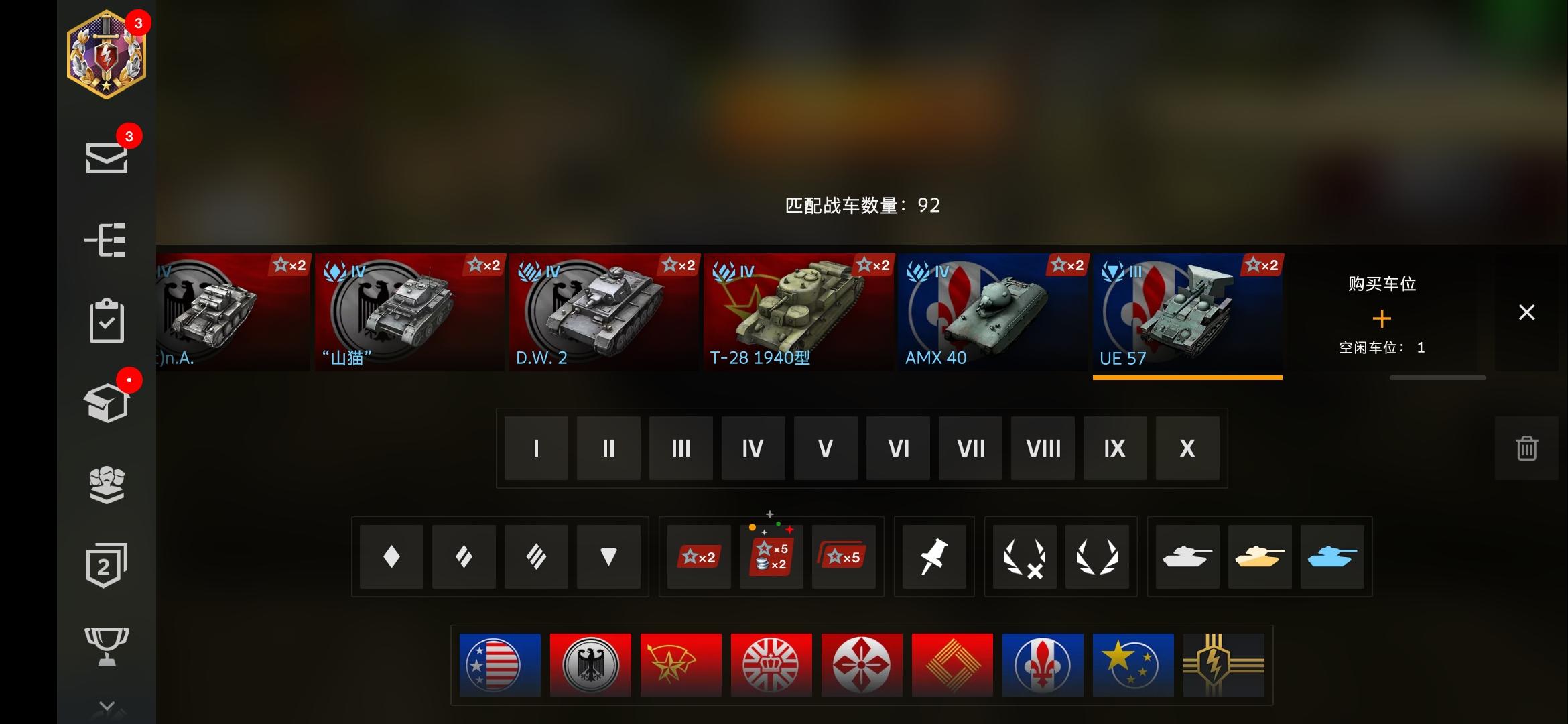Viewport: 1568px width, 724px height.
Task: Open the missions clipboard icon
Action: (x=107, y=320)
